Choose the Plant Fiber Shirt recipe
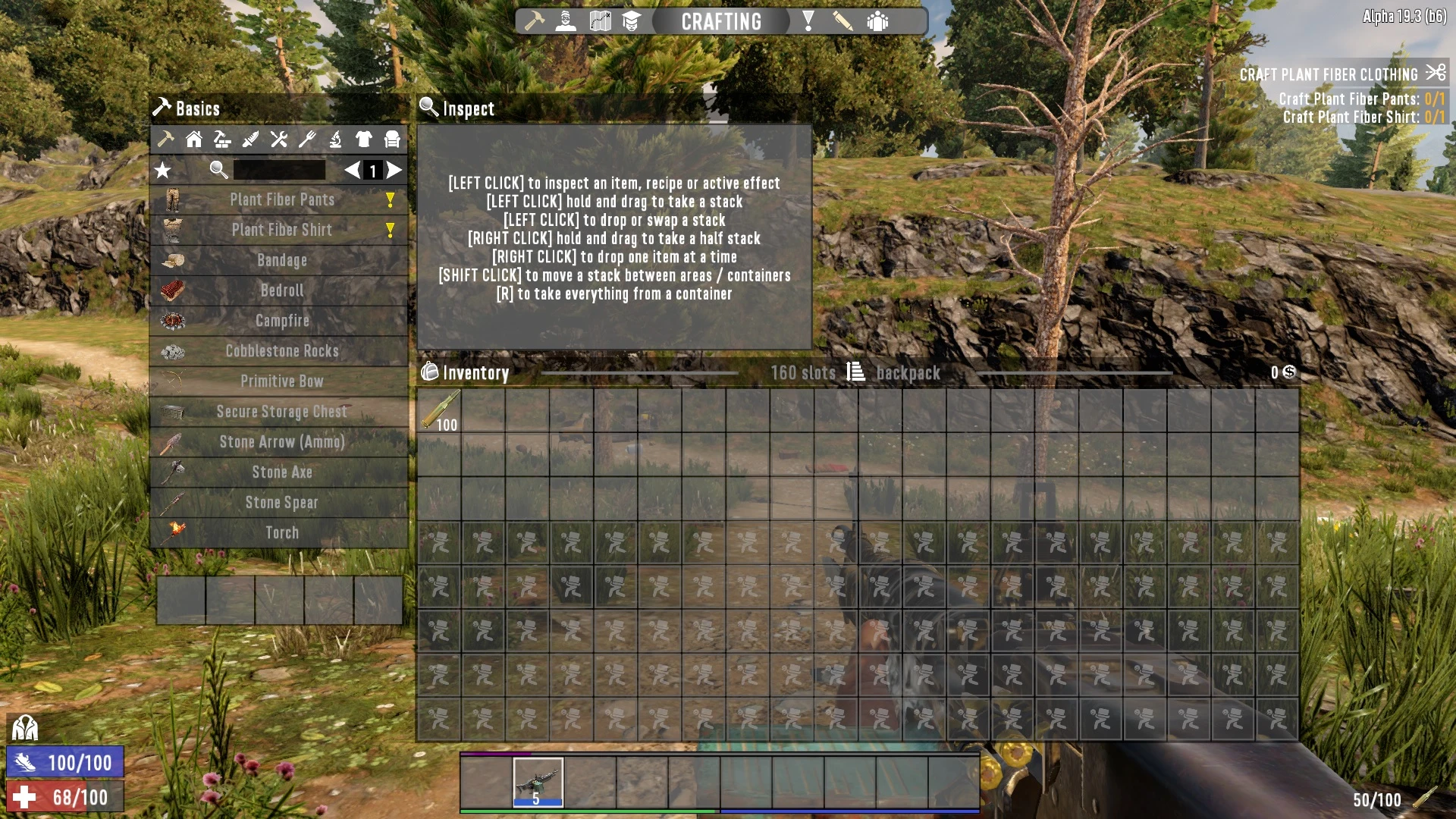Image resolution: width=1456 pixels, height=819 pixels. pyautogui.click(x=281, y=230)
